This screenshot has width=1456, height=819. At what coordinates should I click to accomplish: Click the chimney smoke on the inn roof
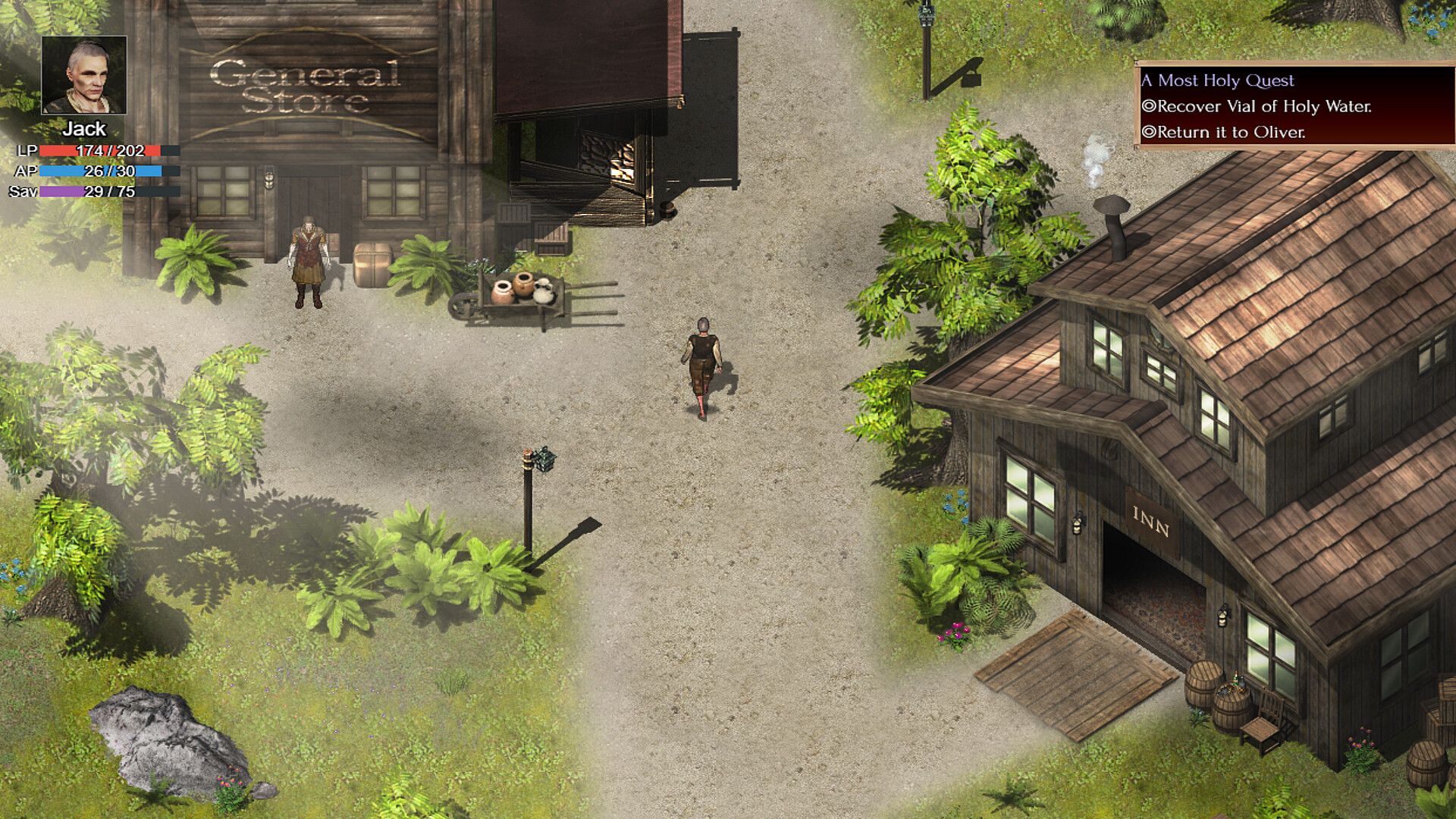(x=1095, y=152)
